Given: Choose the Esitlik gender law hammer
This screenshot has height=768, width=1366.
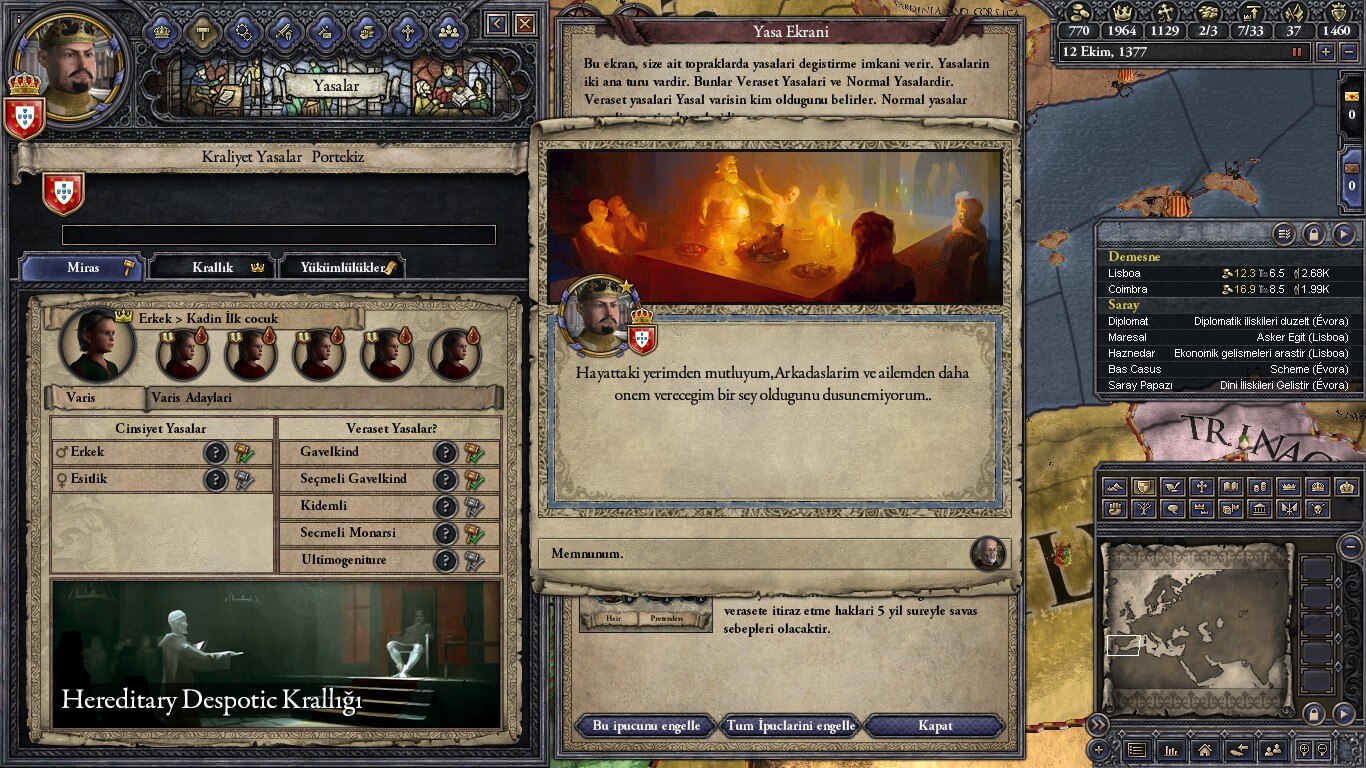Looking at the screenshot, I should click(x=244, y=480).
